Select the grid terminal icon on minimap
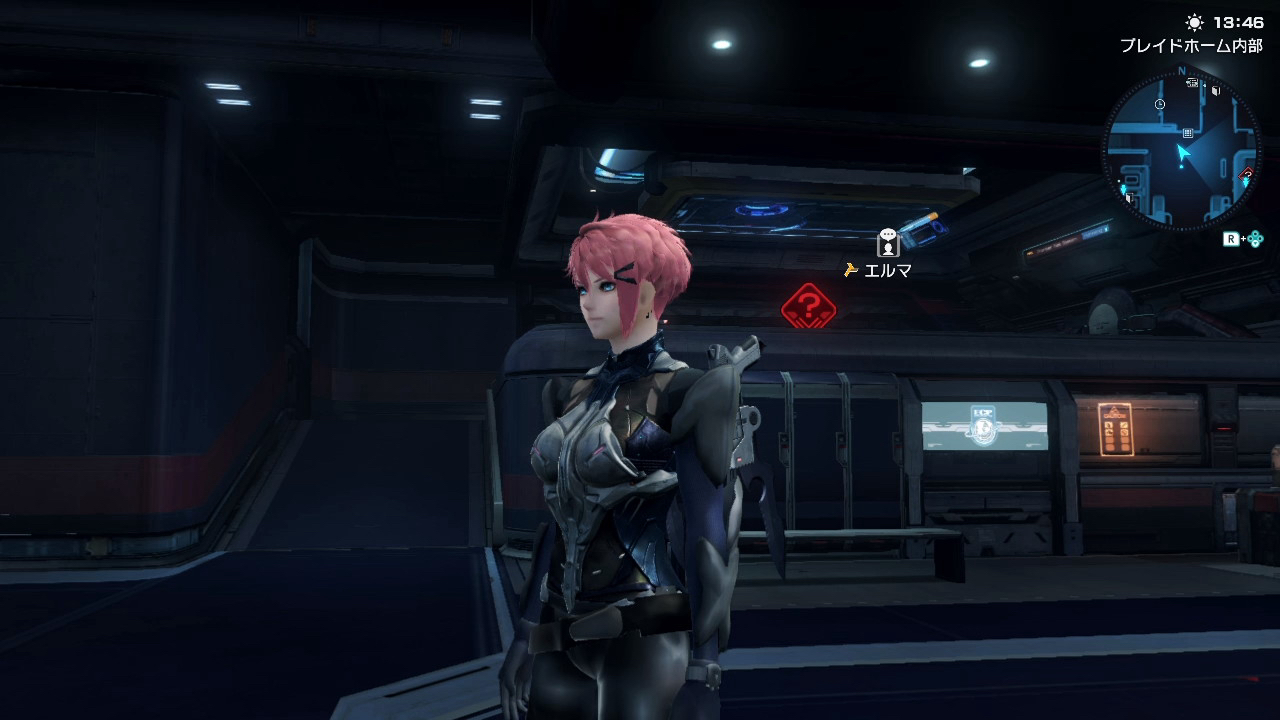The image size is (1280, 720). [1187, 132]
